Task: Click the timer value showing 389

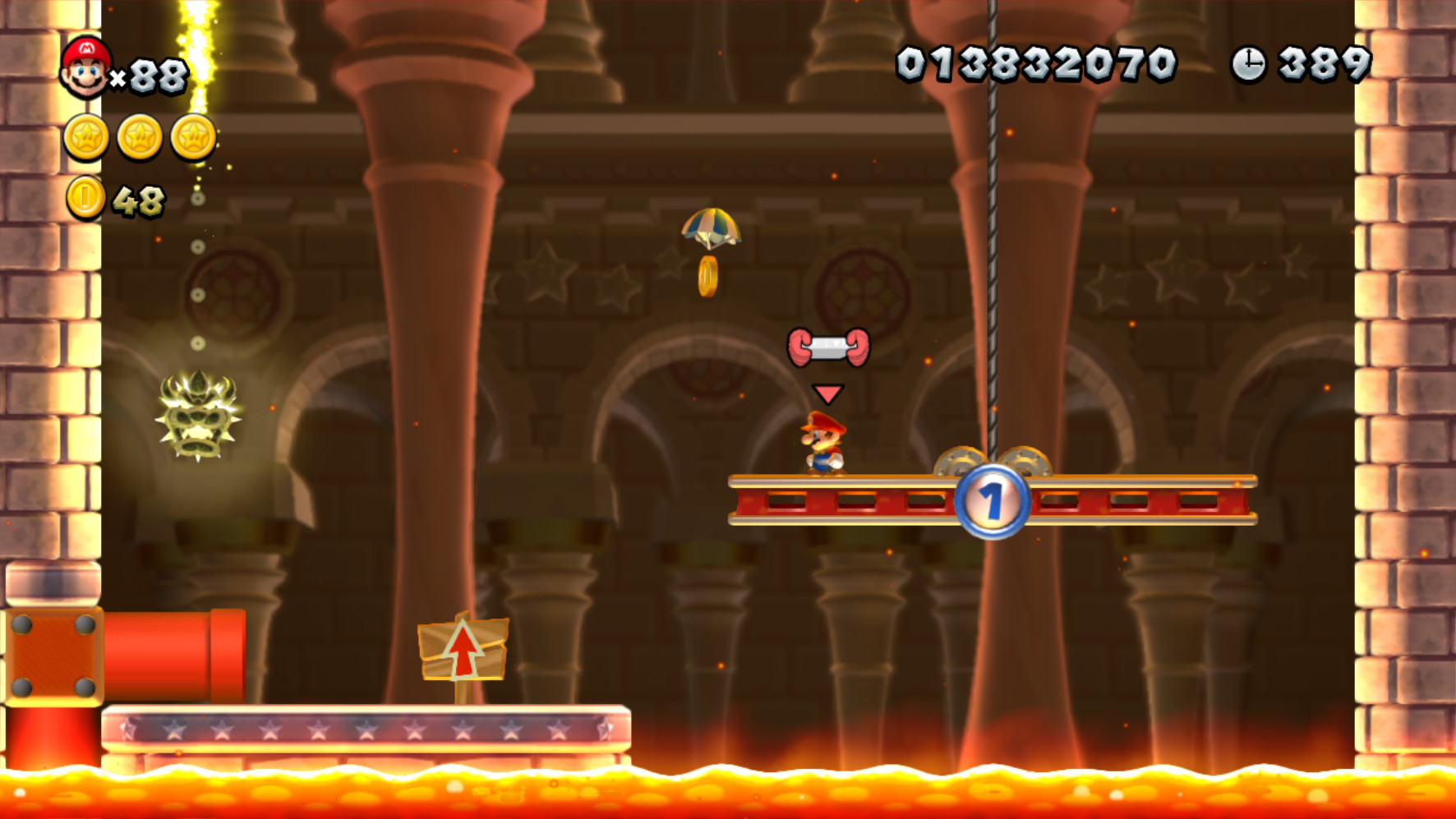Action: [x=1325, y=62]
